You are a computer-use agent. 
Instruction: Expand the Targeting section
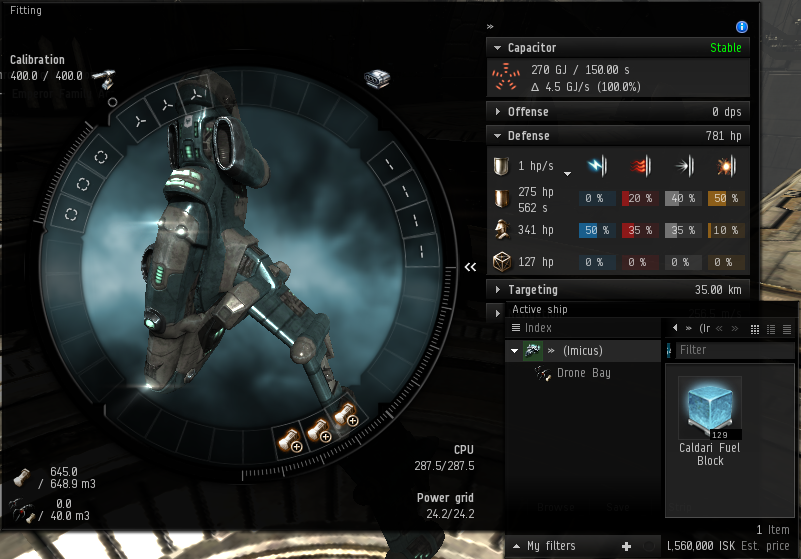pyautogui.click(x=532, y=290)
